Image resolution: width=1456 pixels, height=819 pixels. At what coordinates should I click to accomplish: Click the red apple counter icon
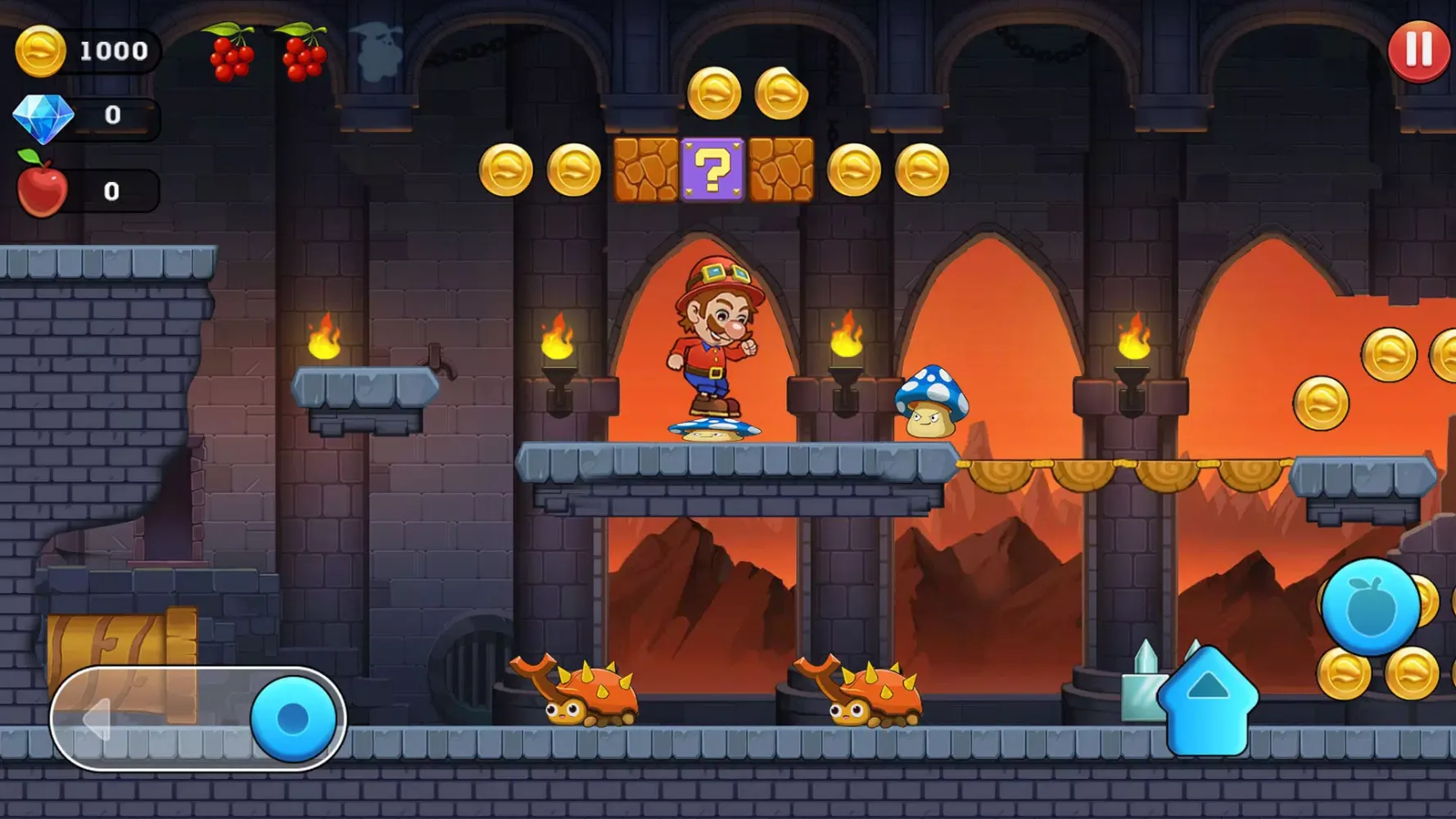click(42, 188)
